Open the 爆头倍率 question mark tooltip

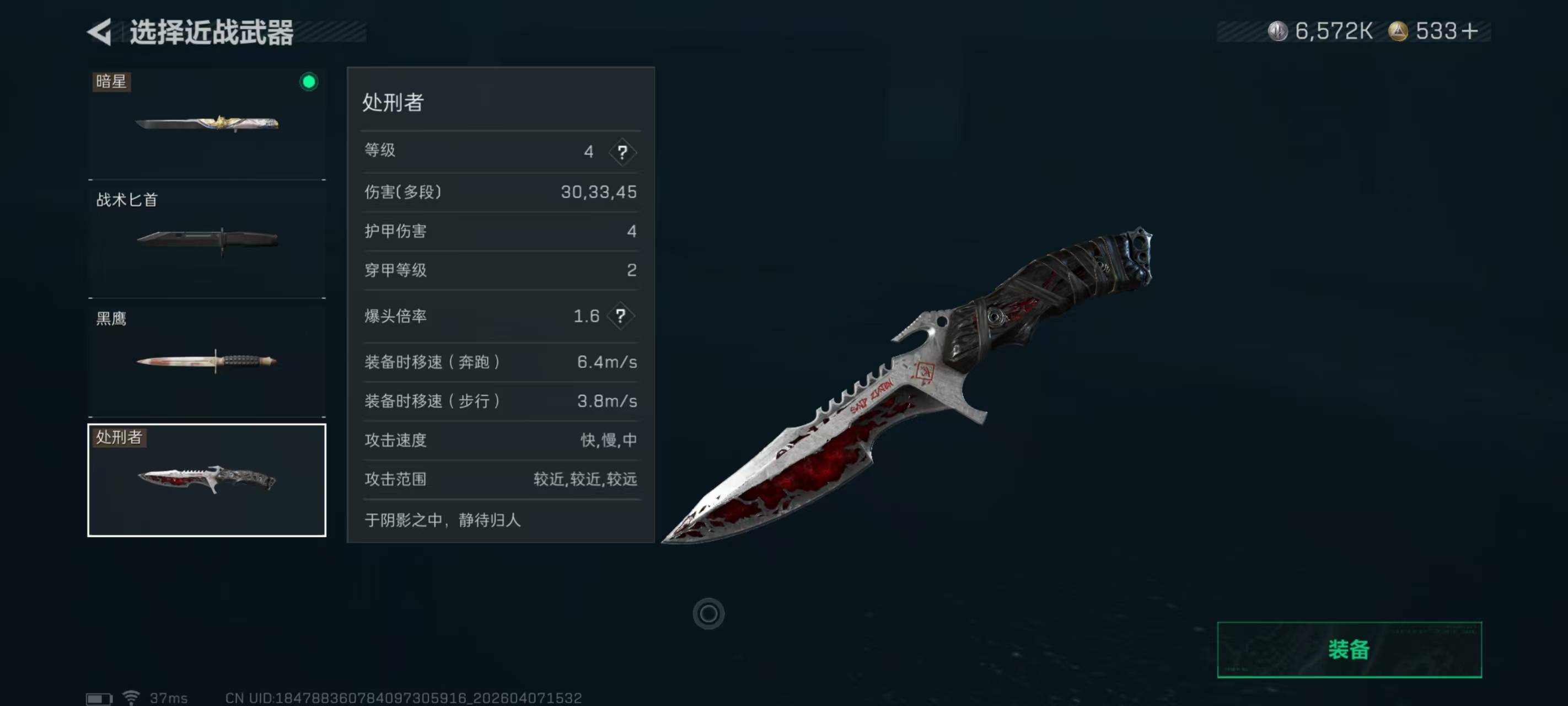coord(620,315)
